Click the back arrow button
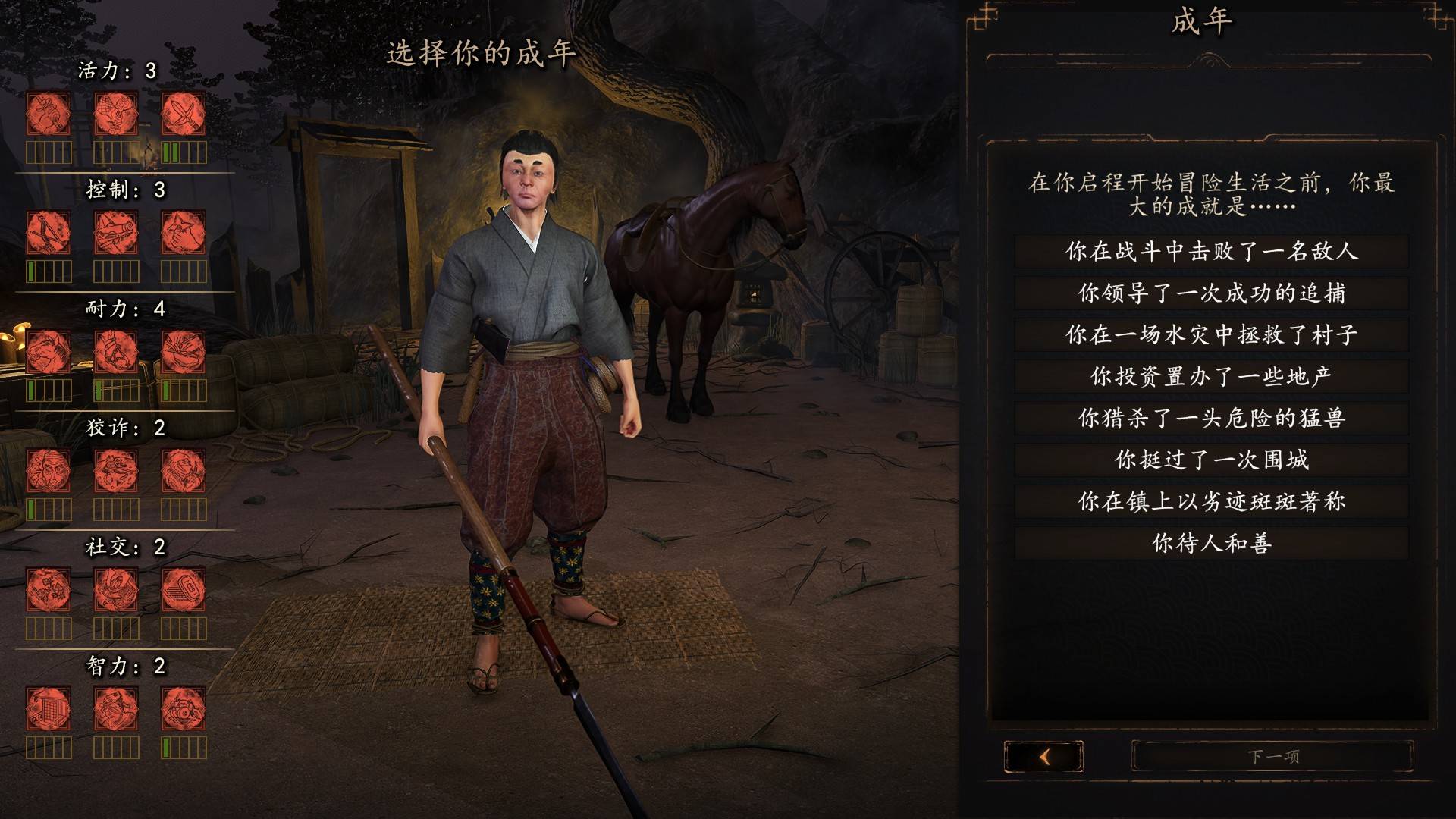Viewport: 1456px width, 819px height. [1043, 756]
